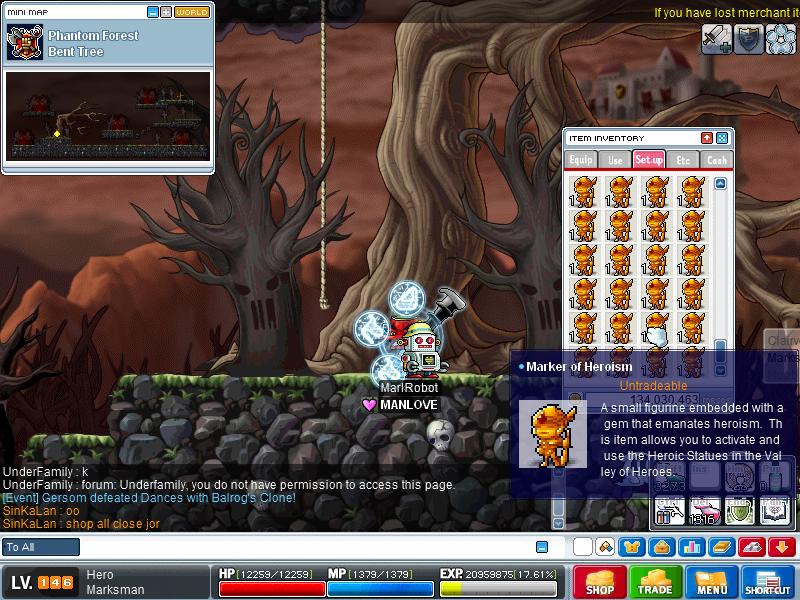Open the SHORTCUT panel
The height and width of the screenshot is (600, 800).
(768, 582)
